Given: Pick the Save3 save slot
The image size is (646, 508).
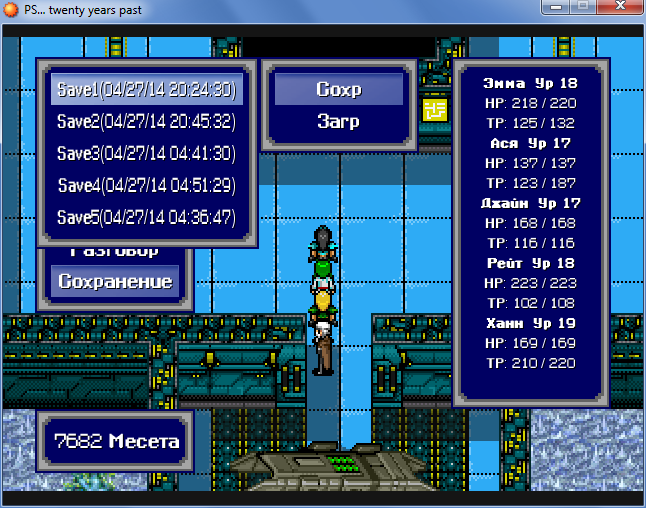Looking at the screenshot, I should pyautogui.click(x=146, y=153).
